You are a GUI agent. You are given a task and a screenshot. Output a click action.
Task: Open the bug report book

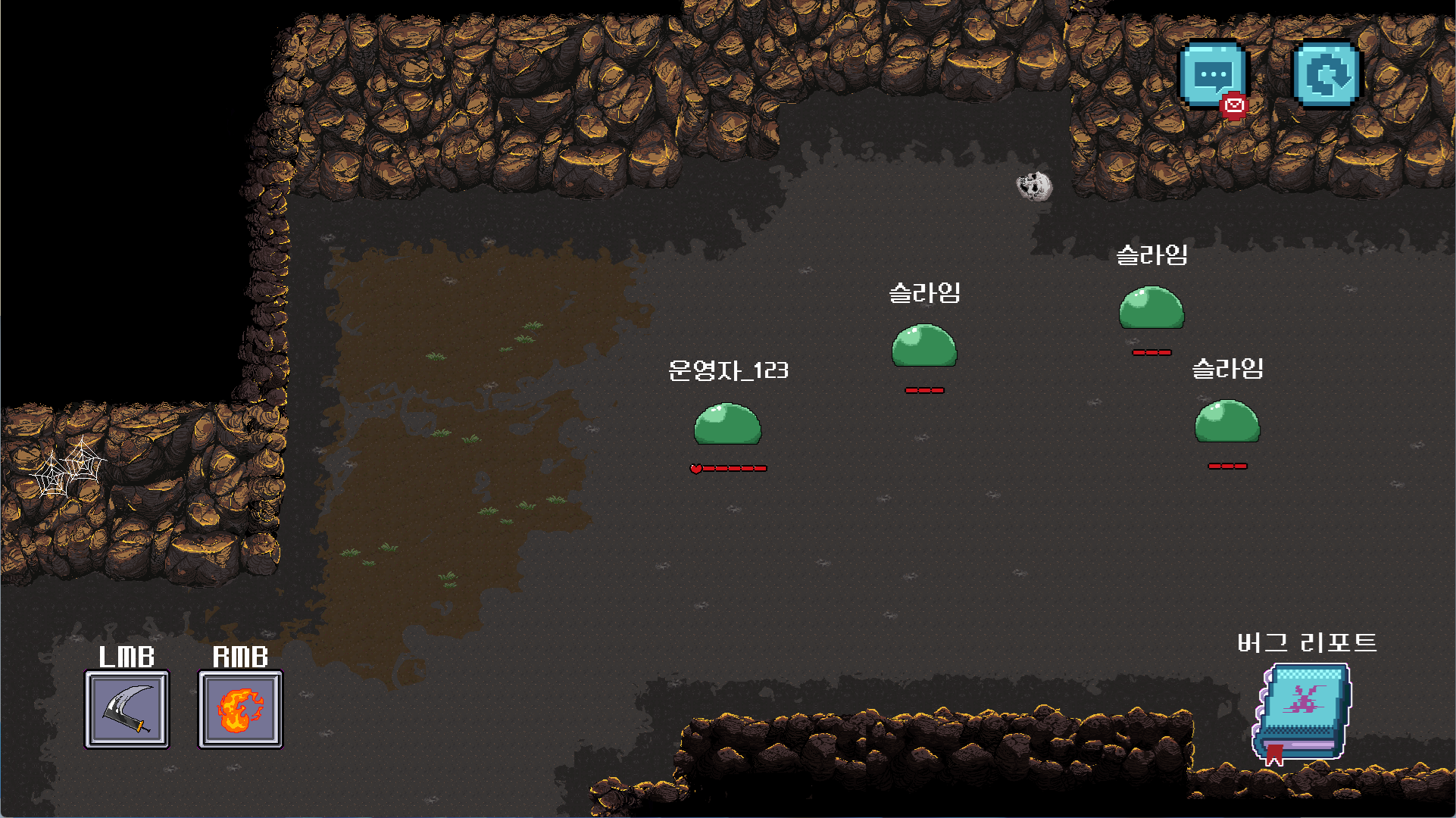[x=1301, y=712]
